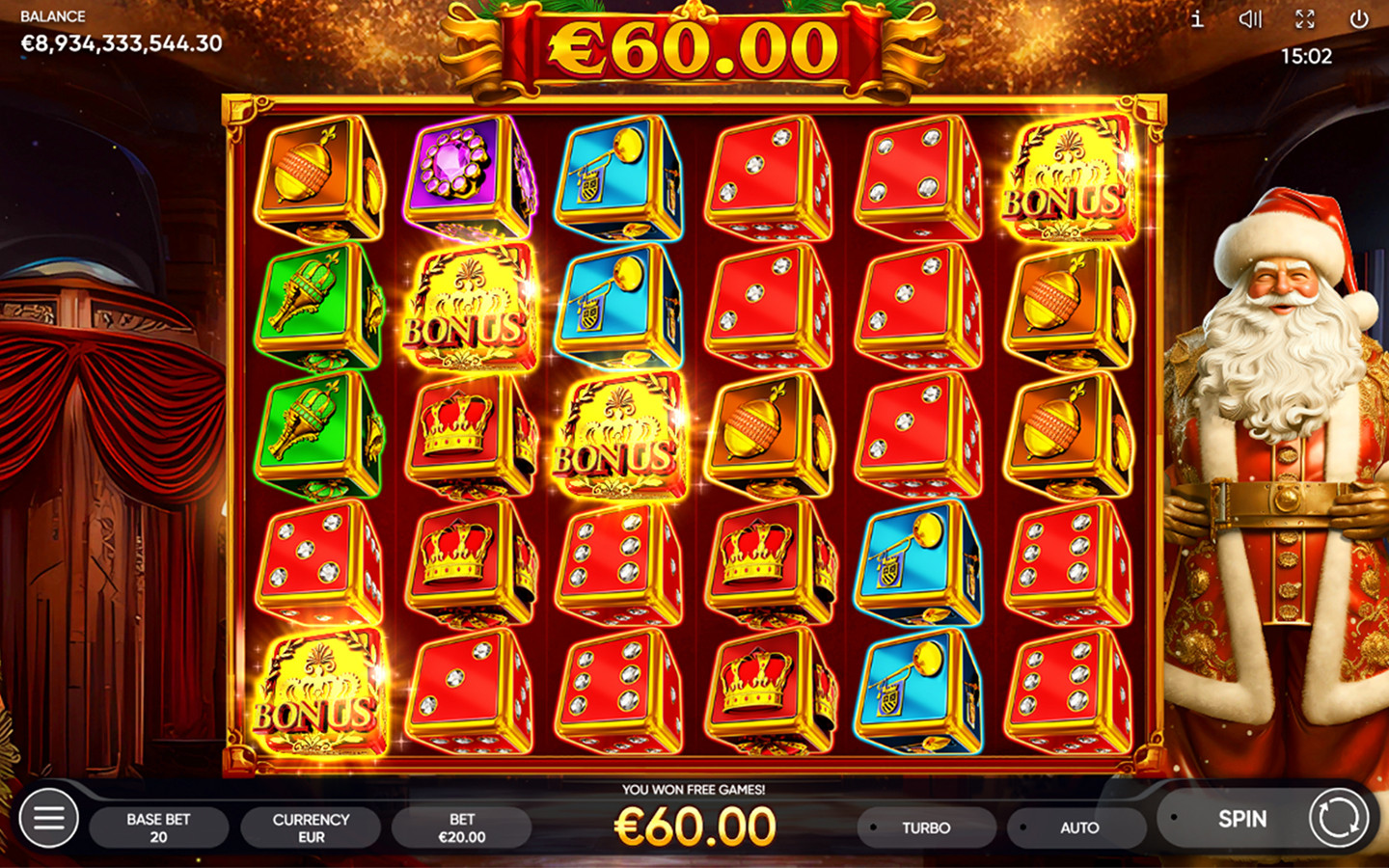This screenshot has width=1389, height=868.
Task: Open the BET €20.00 selector
Action: click(463, 826)
